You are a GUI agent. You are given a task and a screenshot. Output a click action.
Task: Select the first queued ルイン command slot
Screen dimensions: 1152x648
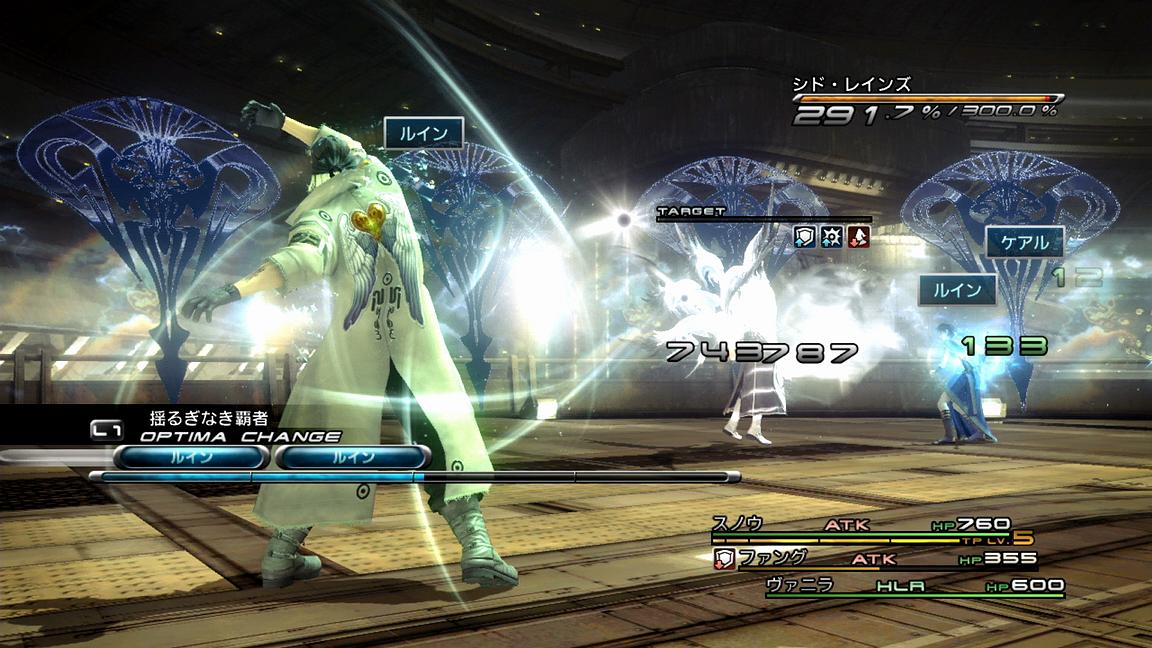pos(190,457)
